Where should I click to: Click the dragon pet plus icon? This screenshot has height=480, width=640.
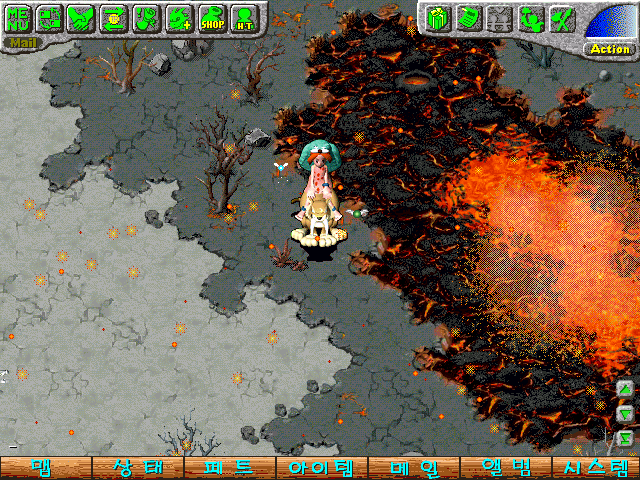(x=179, y=17)
